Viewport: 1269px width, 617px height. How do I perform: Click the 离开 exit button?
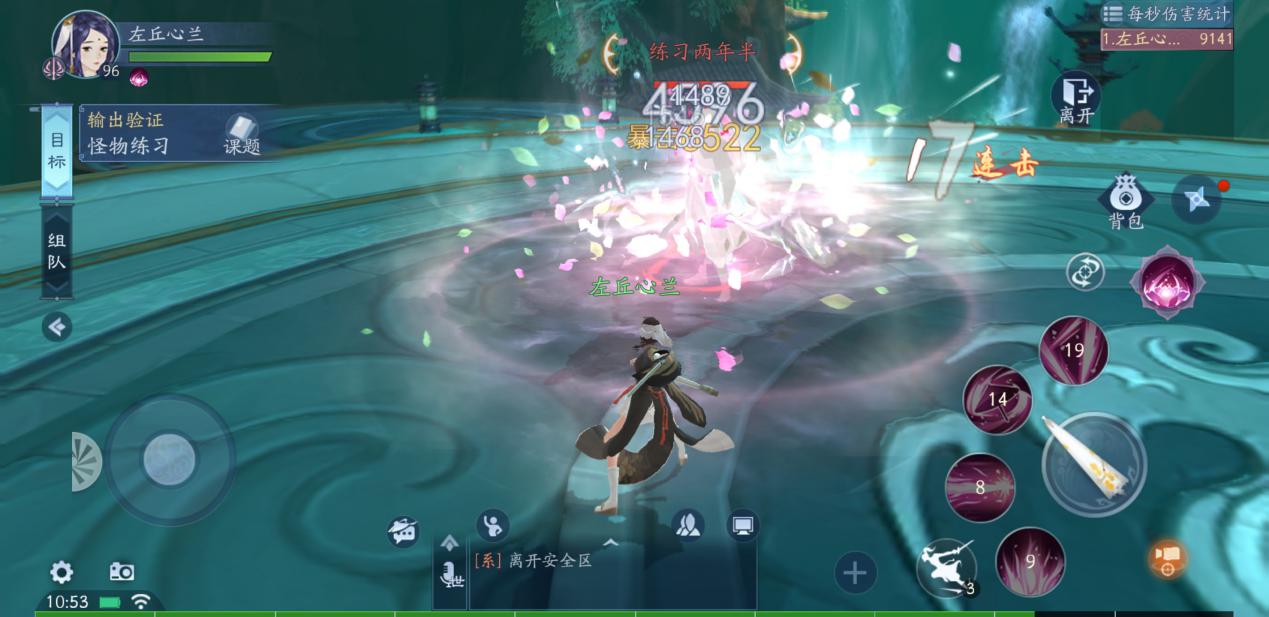[1076, 98]
